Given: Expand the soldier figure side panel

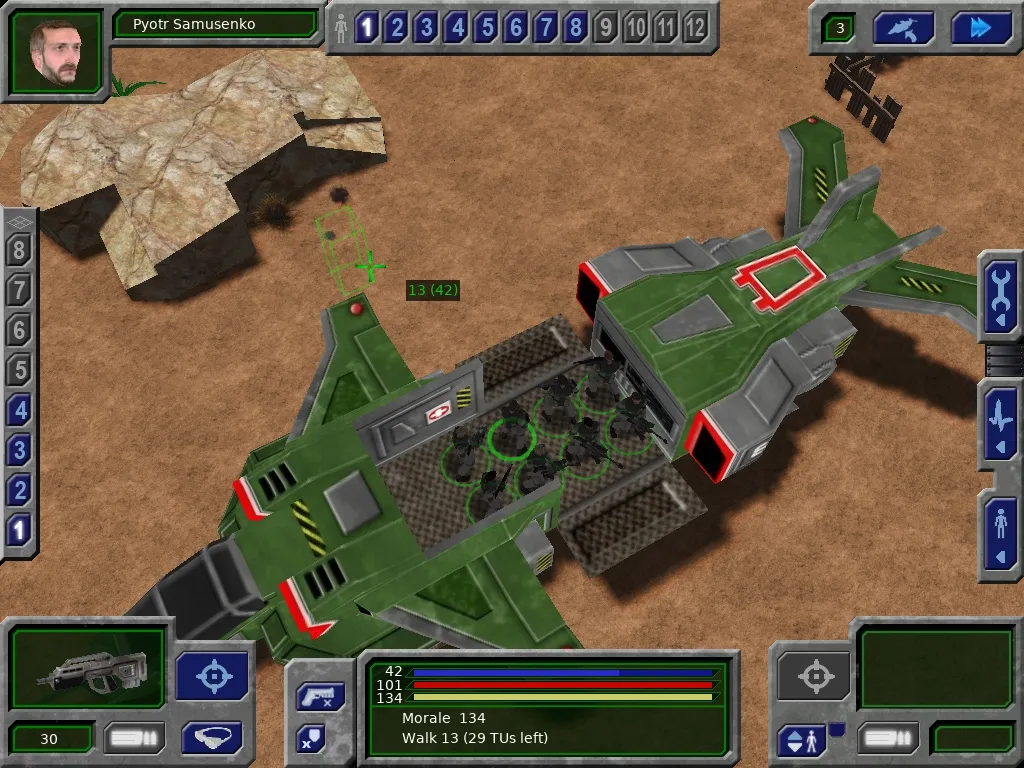Looking at the screenshot, I should (x=1000, y=535).
